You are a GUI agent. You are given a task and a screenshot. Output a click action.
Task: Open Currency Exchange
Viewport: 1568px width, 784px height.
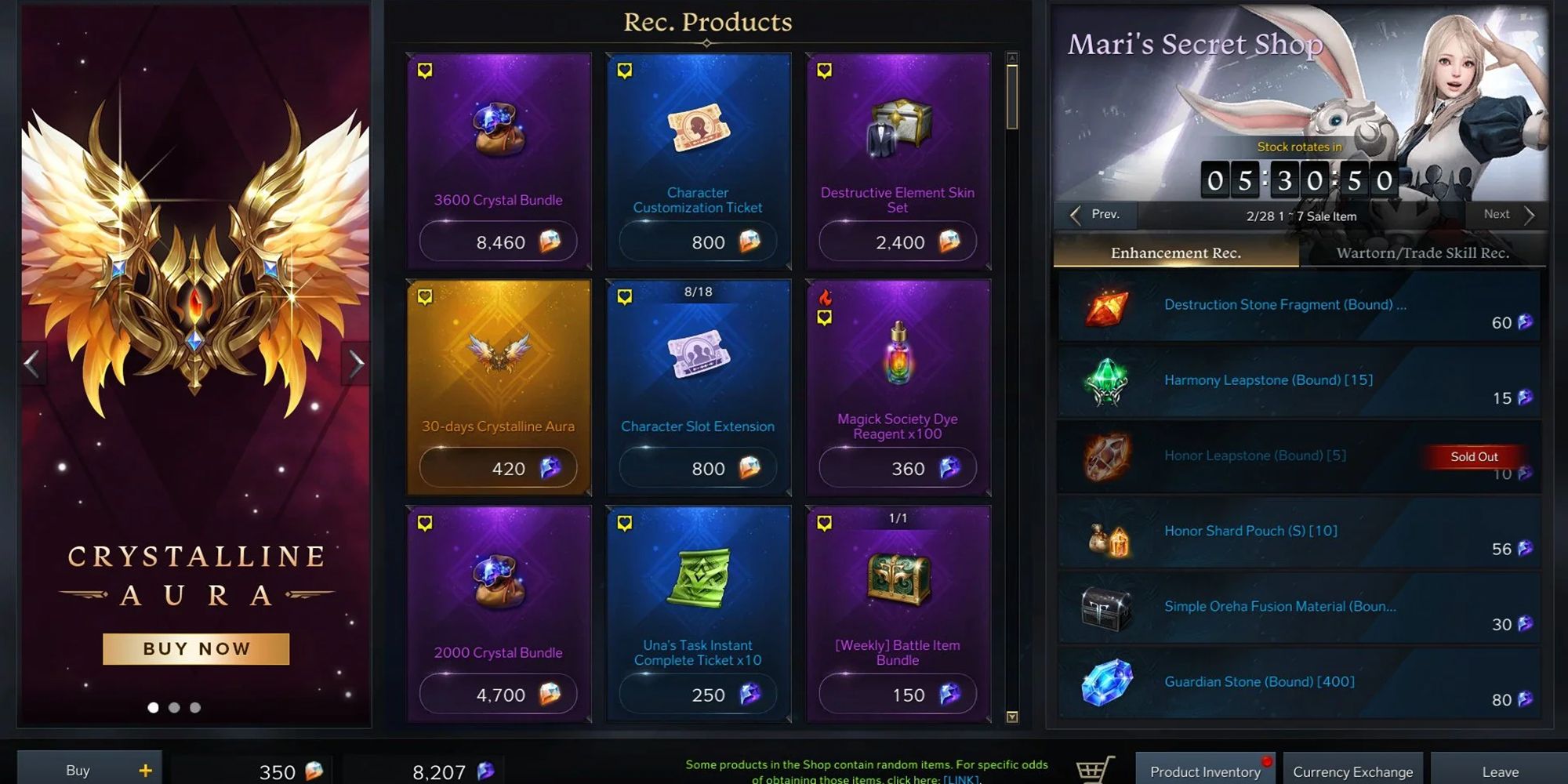coord(1352,771)
